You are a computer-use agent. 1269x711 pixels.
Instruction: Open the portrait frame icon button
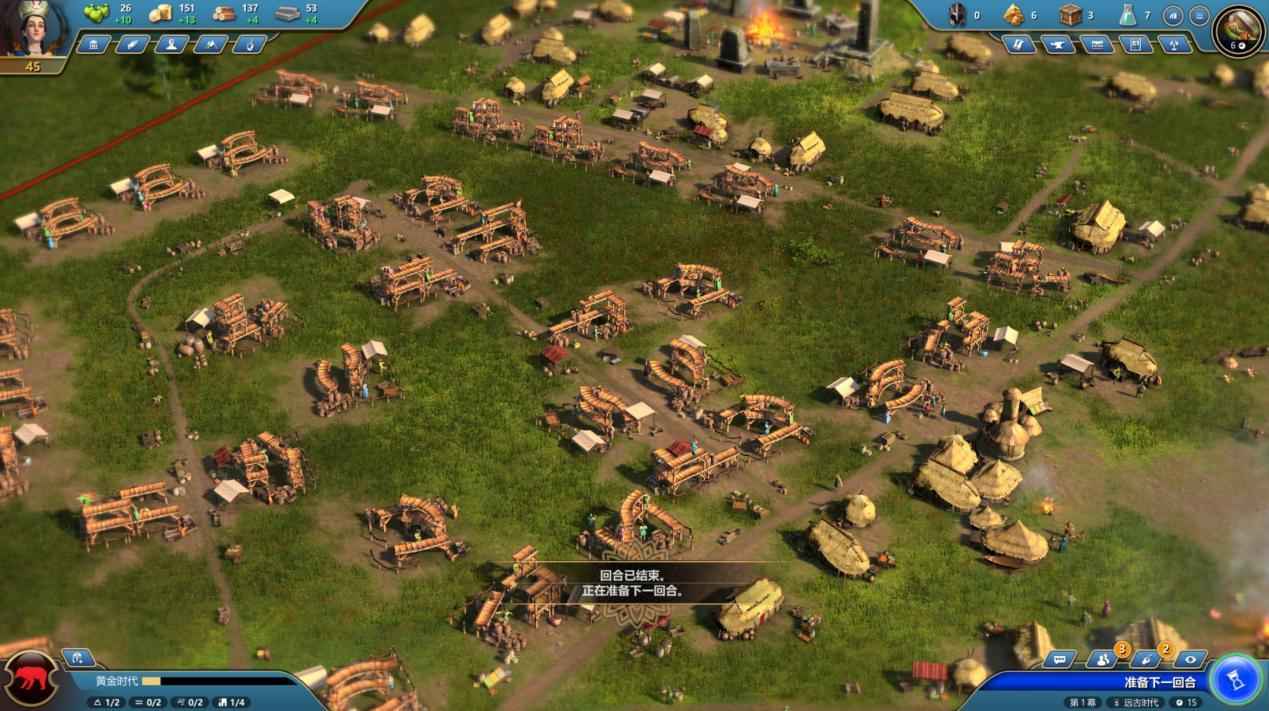(x=1135, y=44)
